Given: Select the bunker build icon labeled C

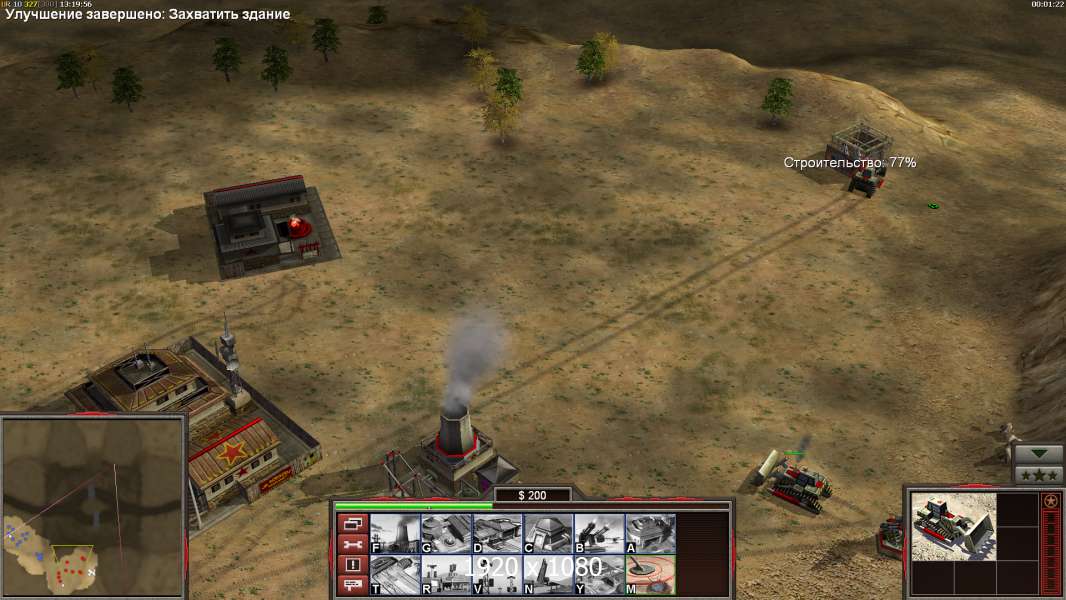Looking at the screenshot, I should 548,533.
